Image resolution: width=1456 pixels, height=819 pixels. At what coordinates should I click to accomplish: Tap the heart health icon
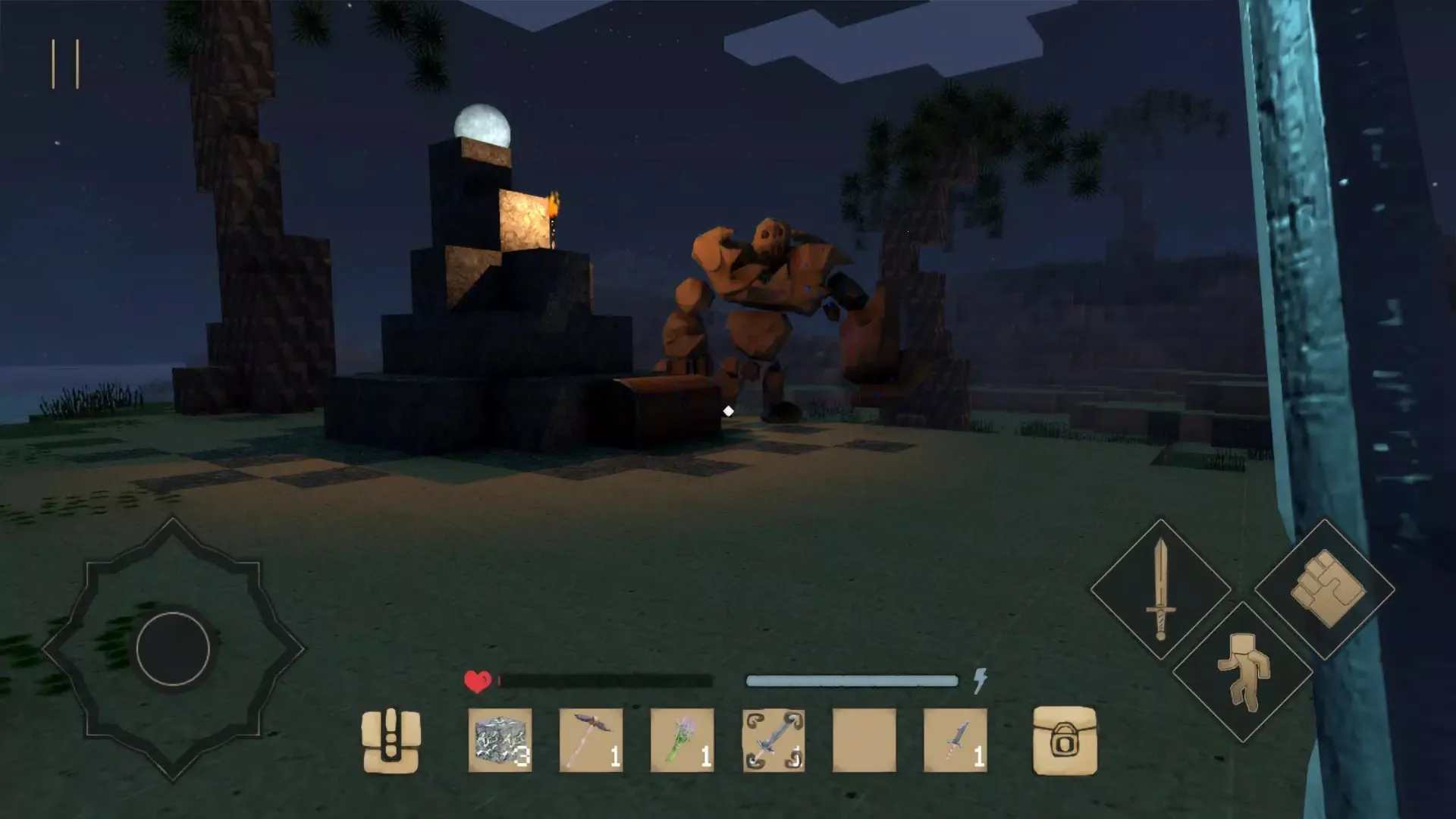pyautogui.click(x=476, y=679)
